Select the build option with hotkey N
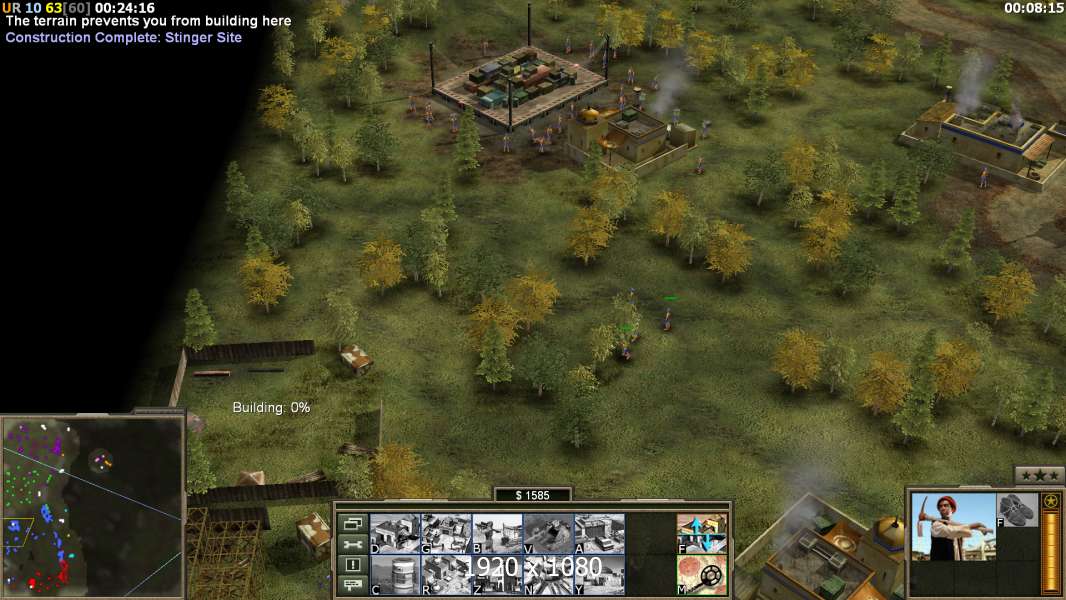Screen dimensions: 1066x600 tap(548, 574)
